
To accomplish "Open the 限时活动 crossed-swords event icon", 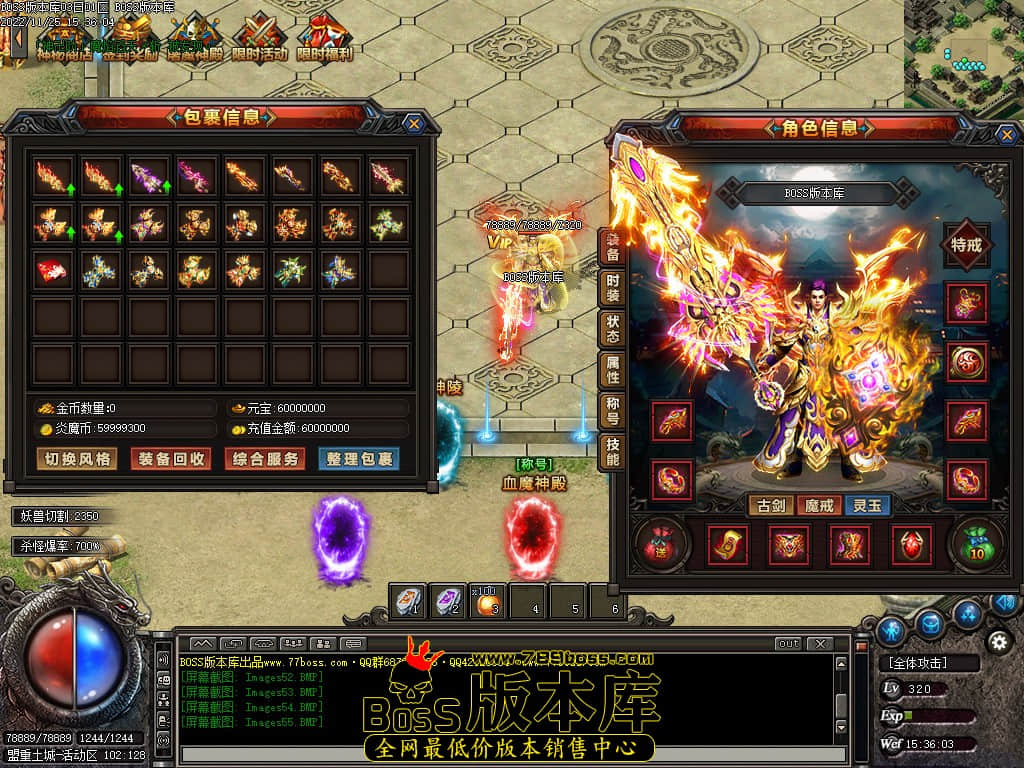I will coord(259,38).
